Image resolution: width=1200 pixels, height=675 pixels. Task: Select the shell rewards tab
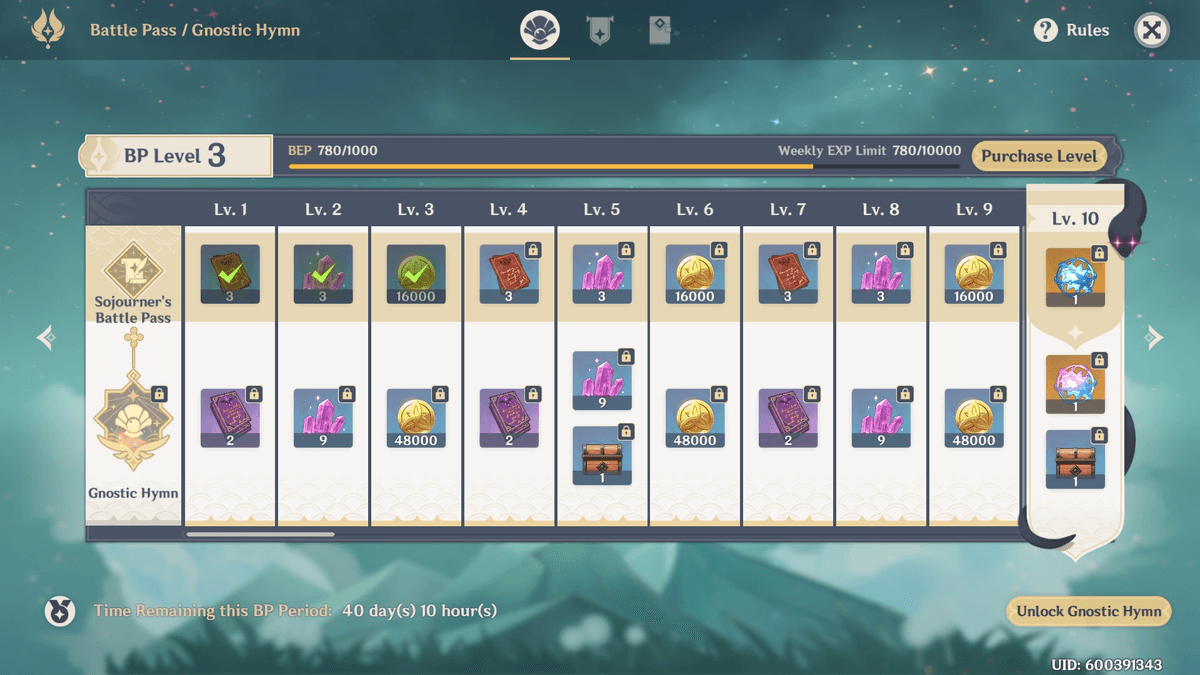click(540, 31)
